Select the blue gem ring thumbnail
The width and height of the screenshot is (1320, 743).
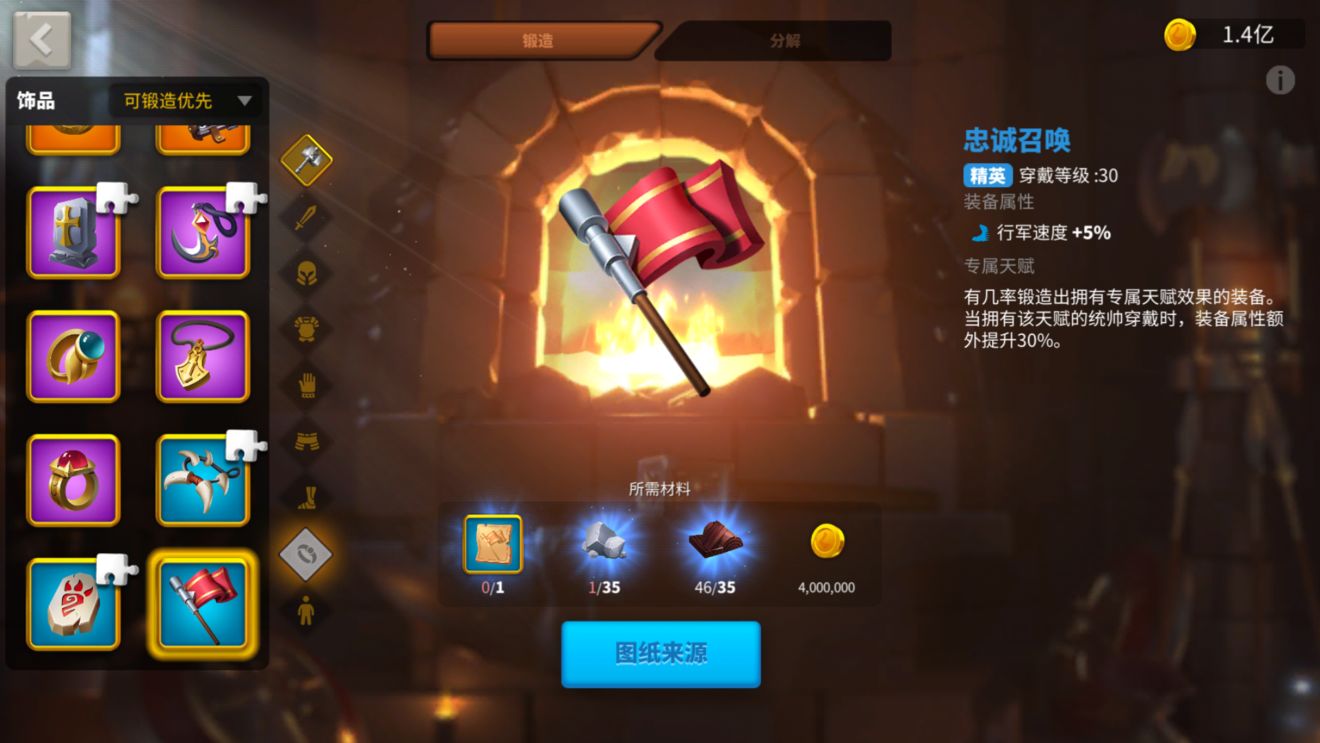[72, 355]
